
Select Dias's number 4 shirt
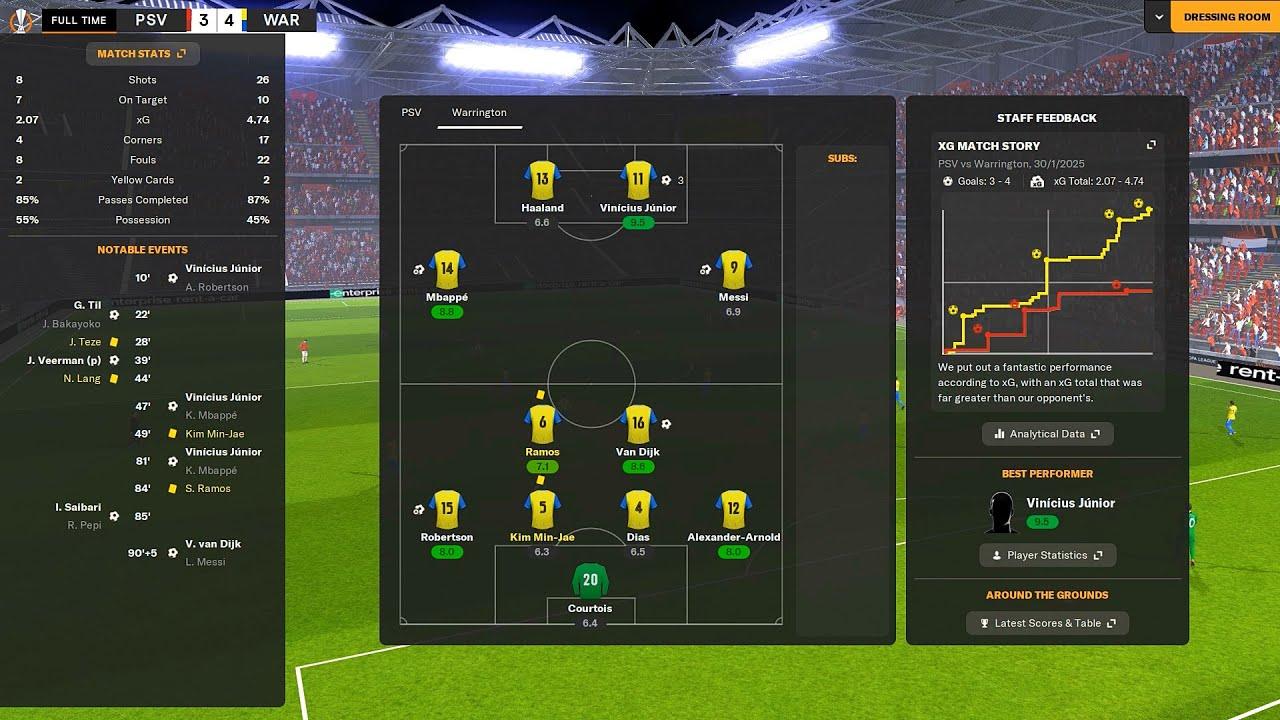[638, 509]
